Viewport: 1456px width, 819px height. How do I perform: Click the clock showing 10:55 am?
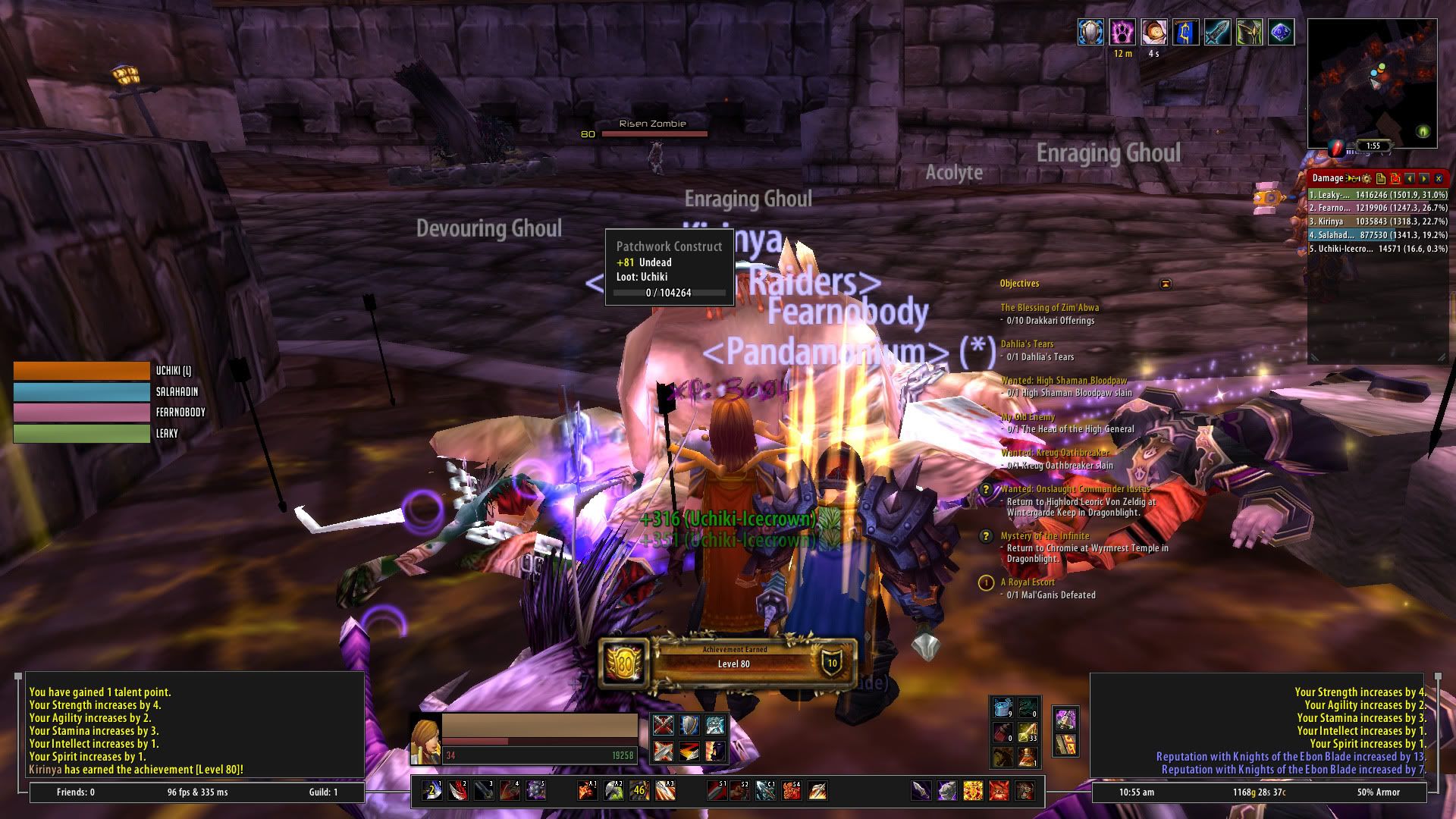(x=1136, y=792)
